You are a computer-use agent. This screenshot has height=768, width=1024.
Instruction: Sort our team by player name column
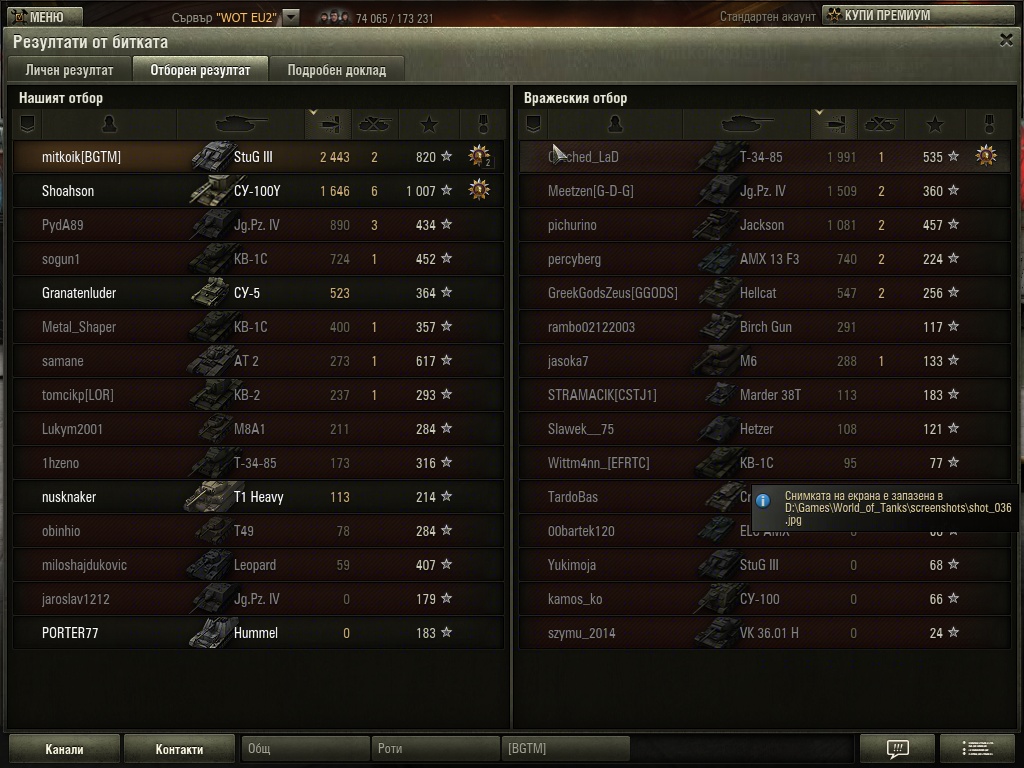[110, 124]
